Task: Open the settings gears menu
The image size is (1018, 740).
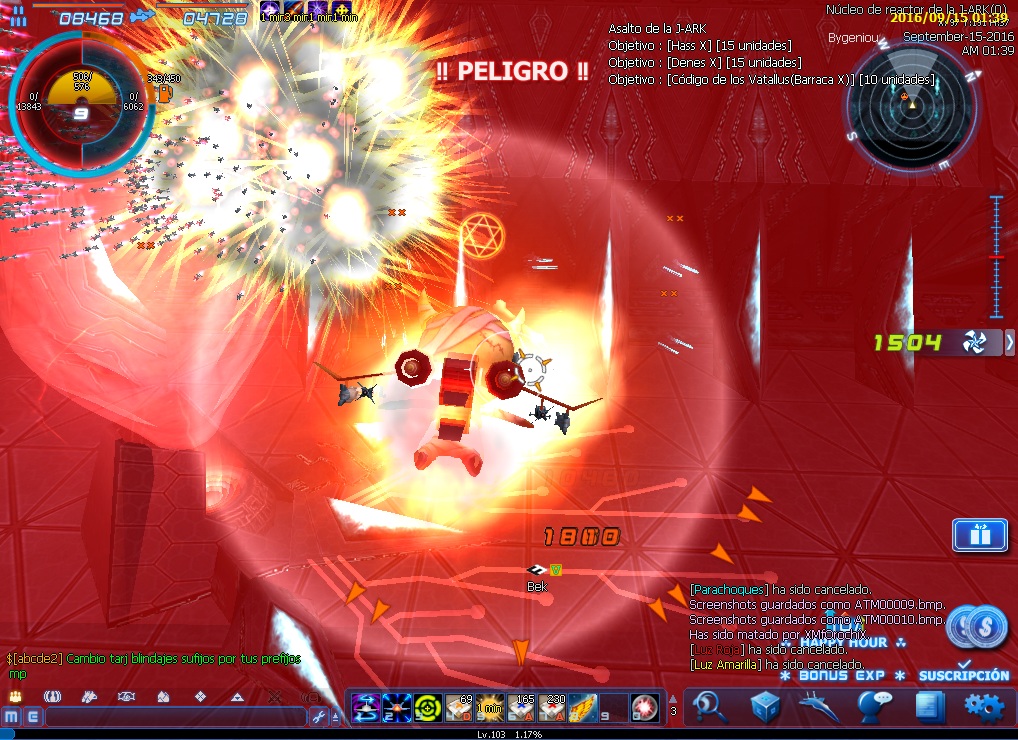Action: (x=983, y=707)
